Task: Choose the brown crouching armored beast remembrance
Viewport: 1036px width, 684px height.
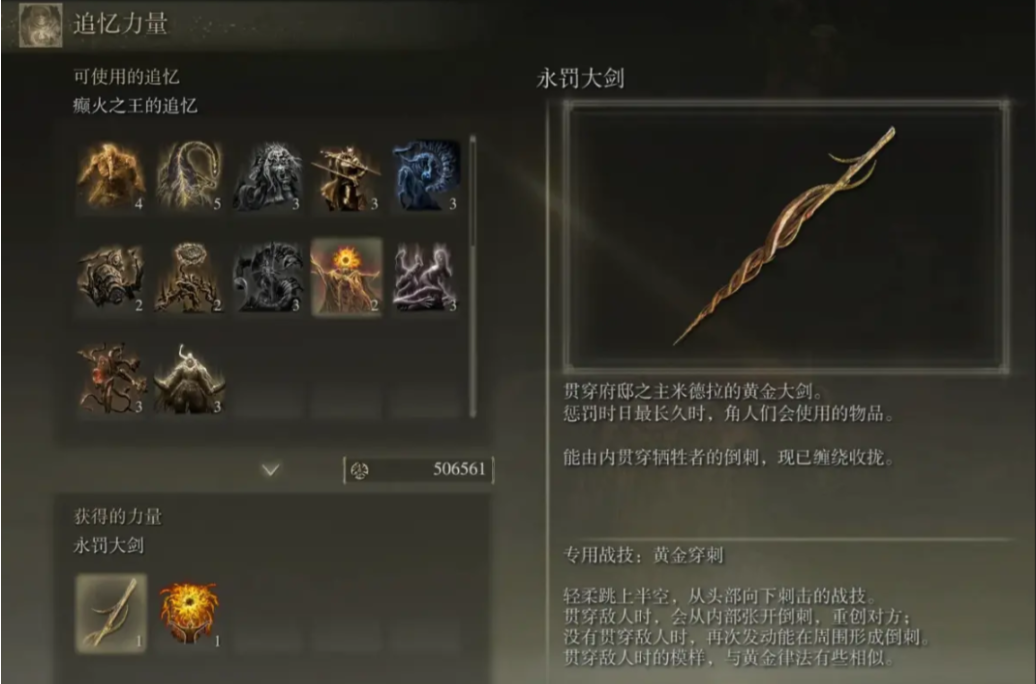Action: [x=112, y=277]
